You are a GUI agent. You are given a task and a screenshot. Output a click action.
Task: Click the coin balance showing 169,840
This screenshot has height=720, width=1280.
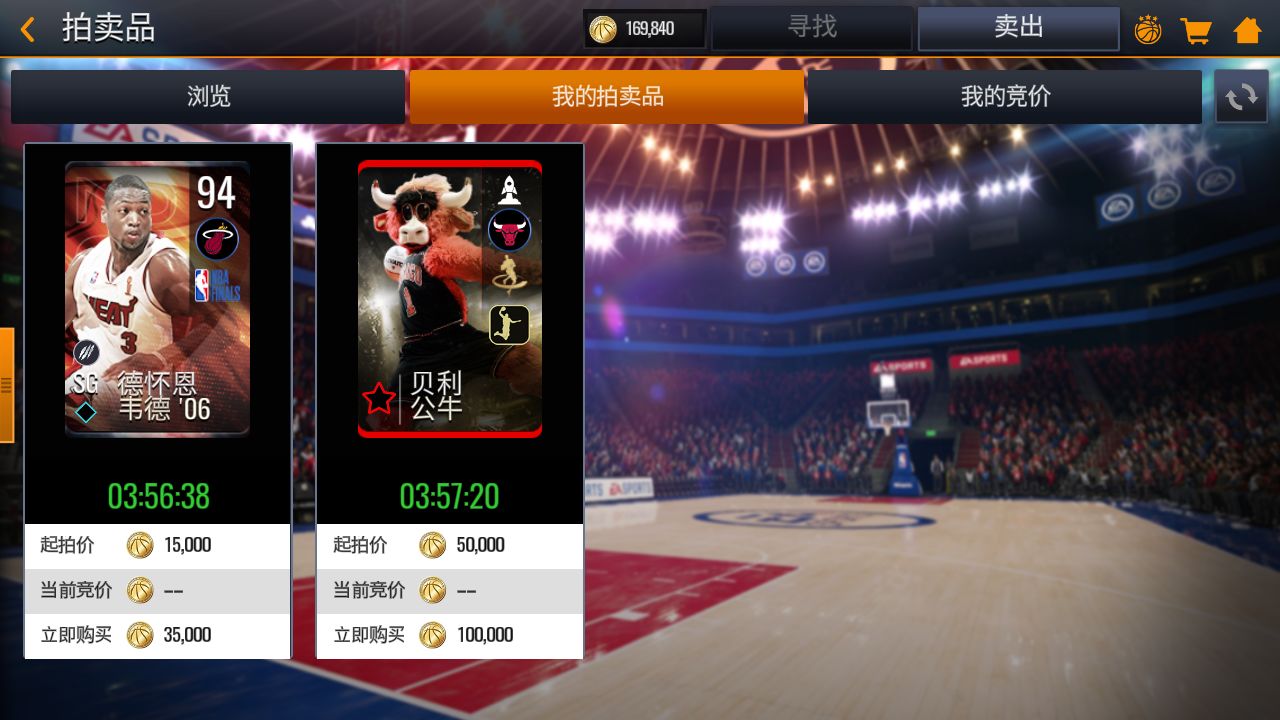643,29
